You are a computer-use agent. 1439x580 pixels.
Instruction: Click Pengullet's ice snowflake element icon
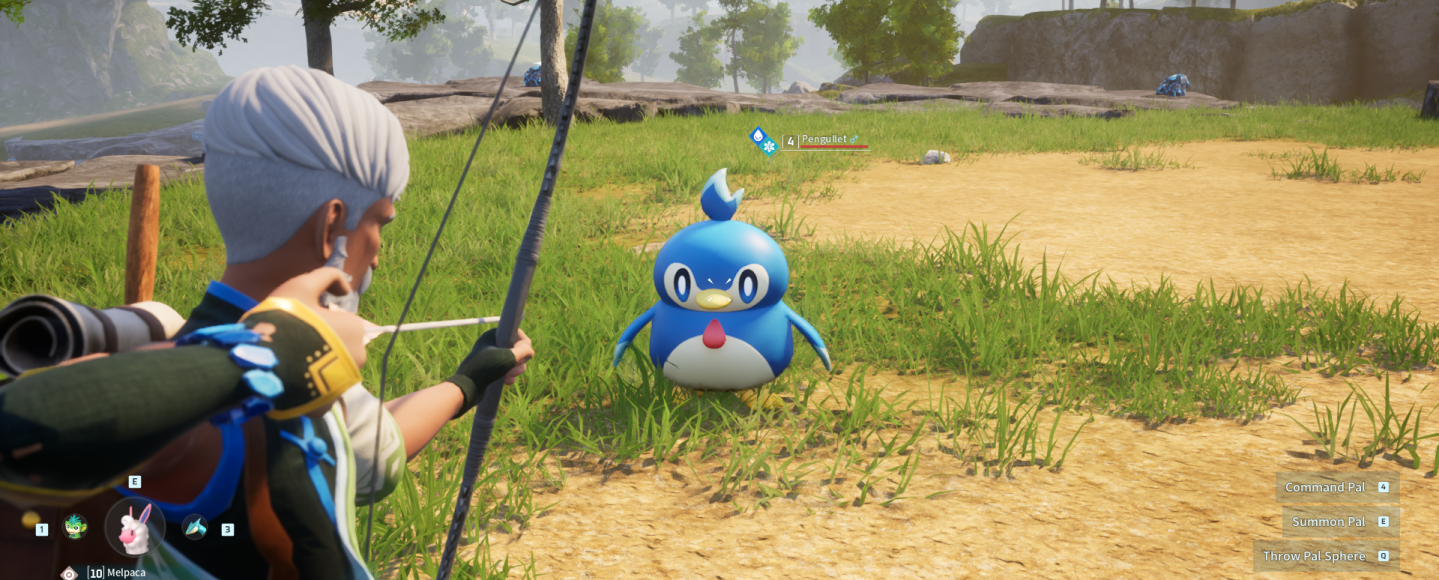click(x=769, y=147)
